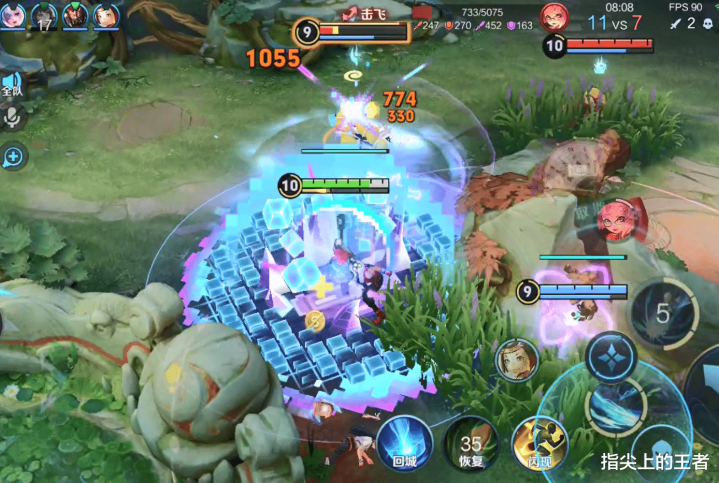The width and height of the screenshot is (719, 483).
Task: Toggle the microphone voice chat
Action: point(13,117)
